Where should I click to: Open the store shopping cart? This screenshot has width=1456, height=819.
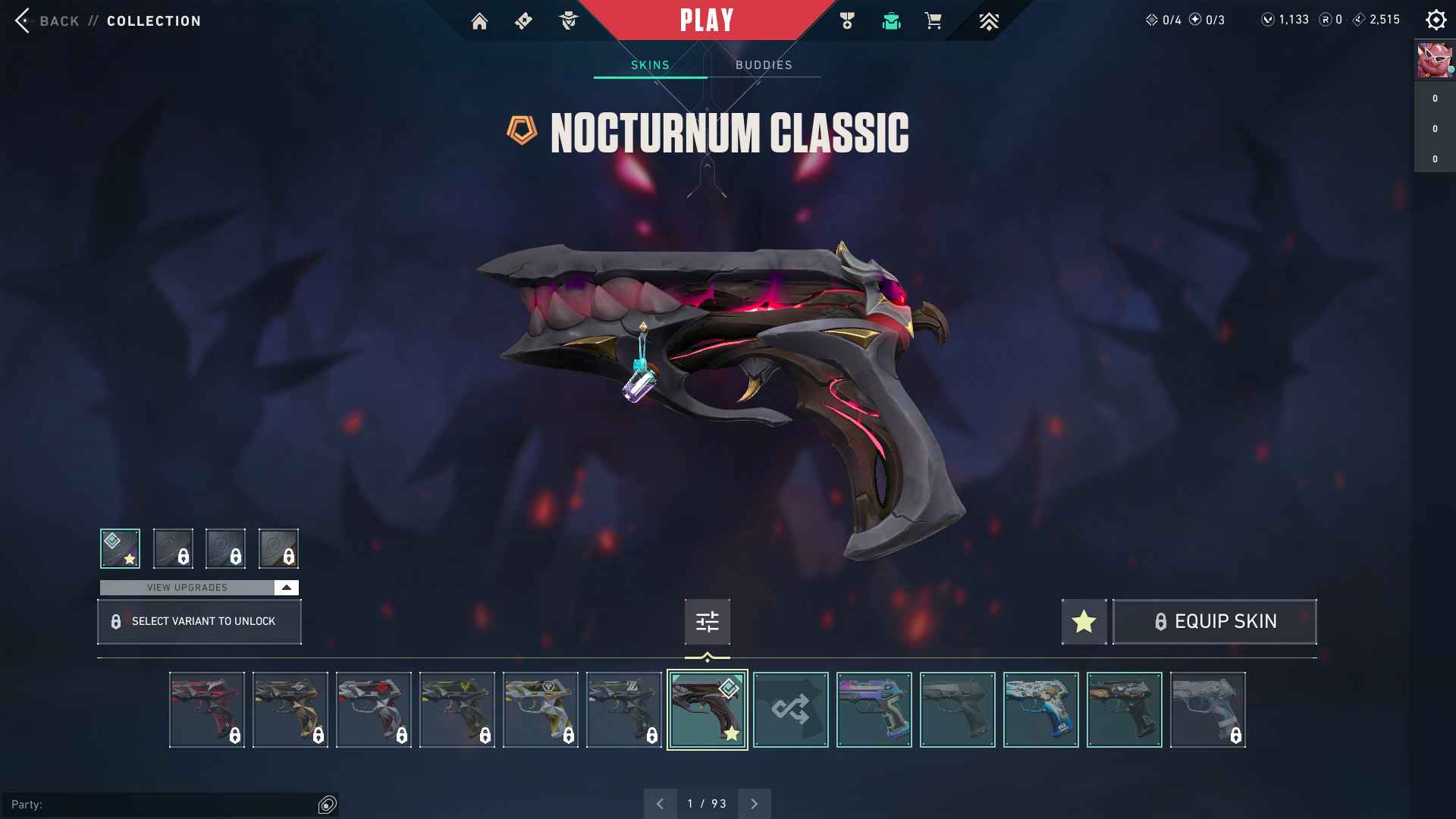click(934, 21)
